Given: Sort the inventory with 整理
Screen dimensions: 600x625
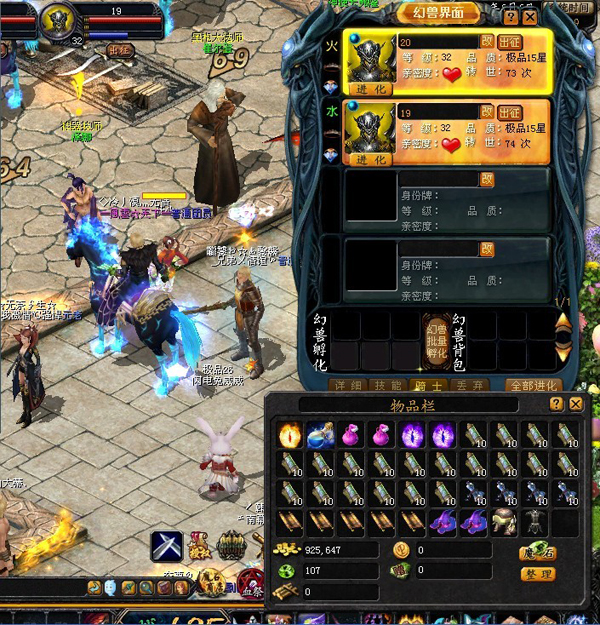Looking at the screenshot, I should pos(538,574).
